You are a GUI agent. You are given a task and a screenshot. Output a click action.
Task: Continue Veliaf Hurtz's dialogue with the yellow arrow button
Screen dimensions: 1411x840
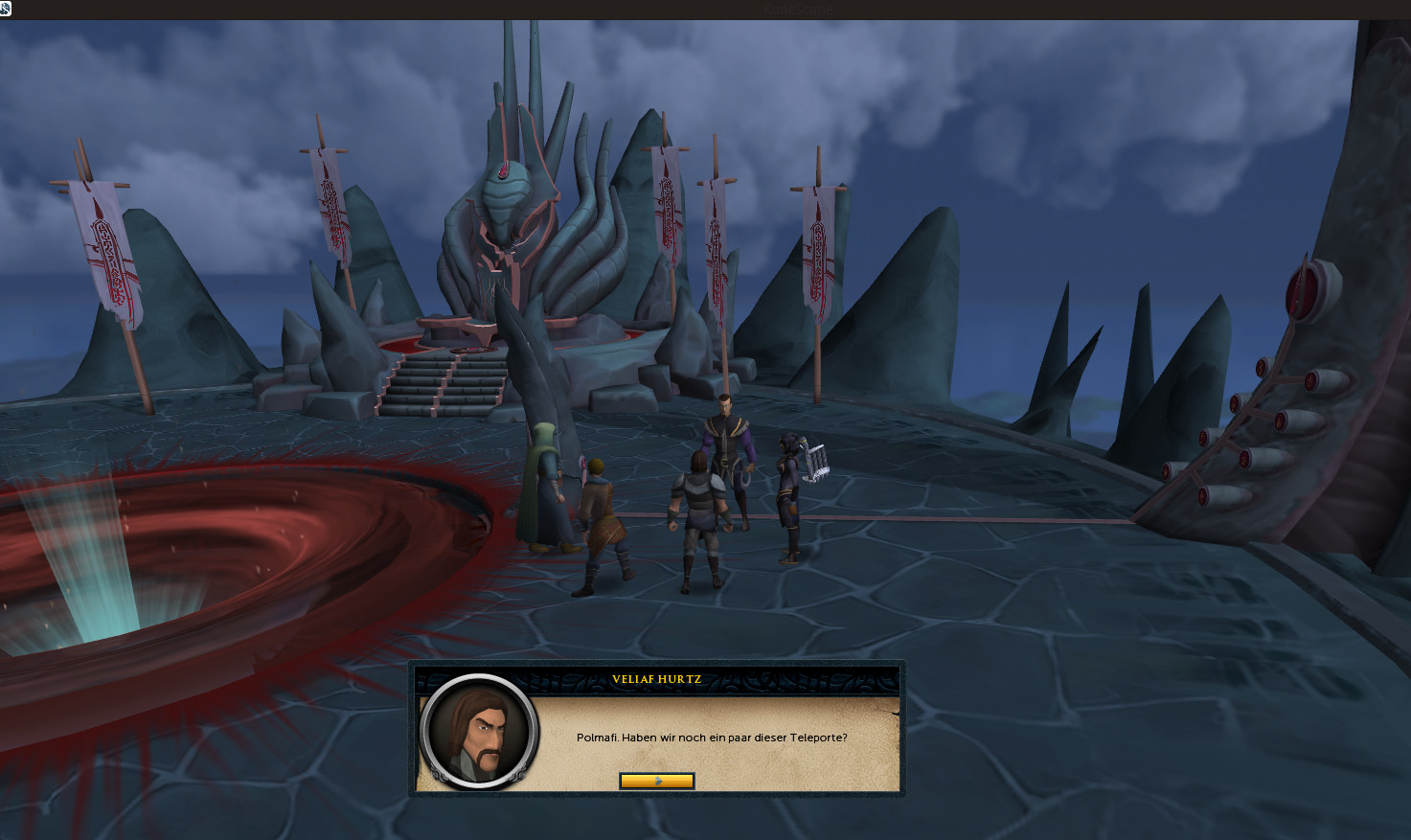tap(656, 782)
